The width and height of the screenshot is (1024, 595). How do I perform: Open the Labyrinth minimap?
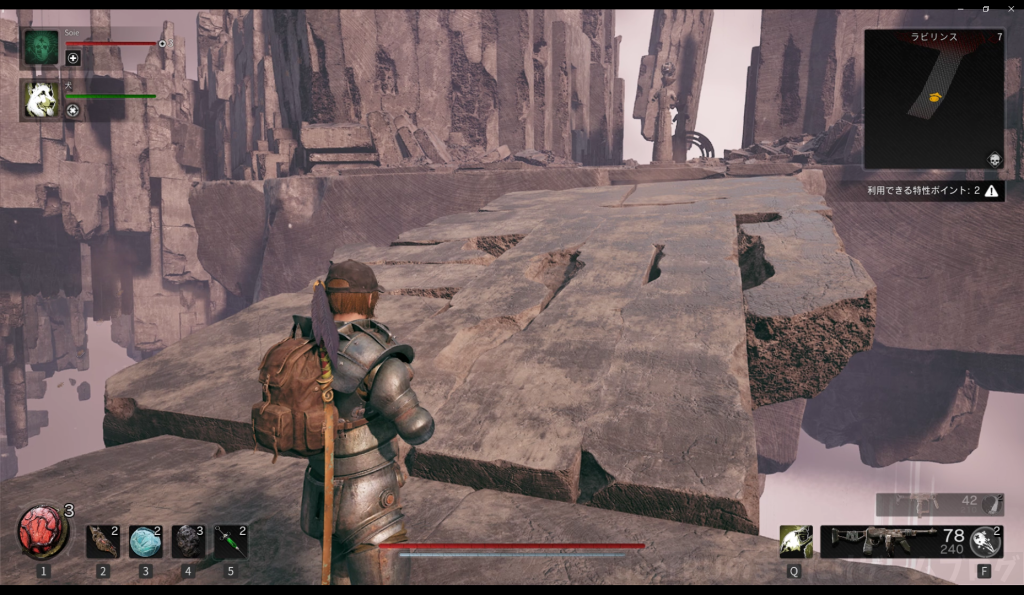934,98
